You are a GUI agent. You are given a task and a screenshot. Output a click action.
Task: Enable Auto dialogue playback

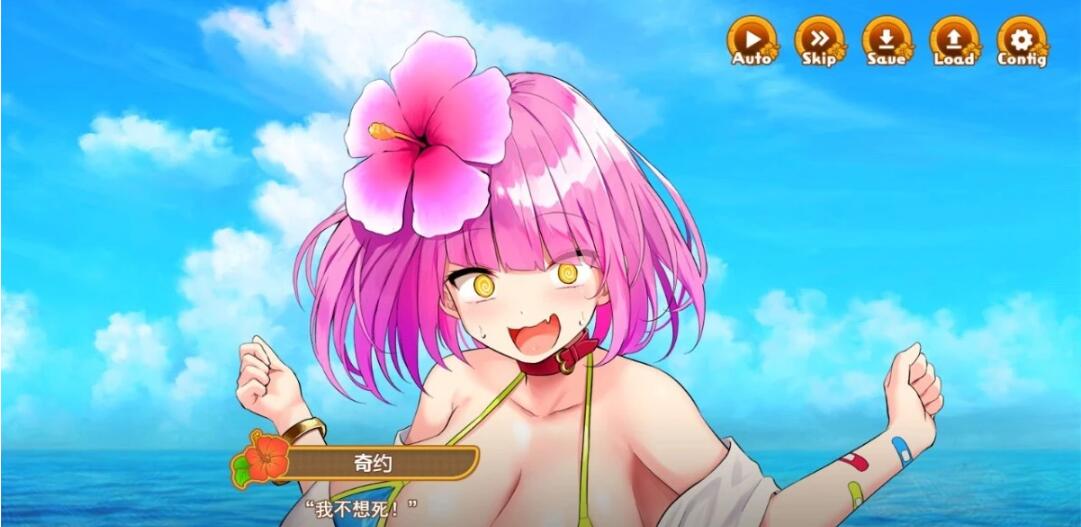click(751, 42)
